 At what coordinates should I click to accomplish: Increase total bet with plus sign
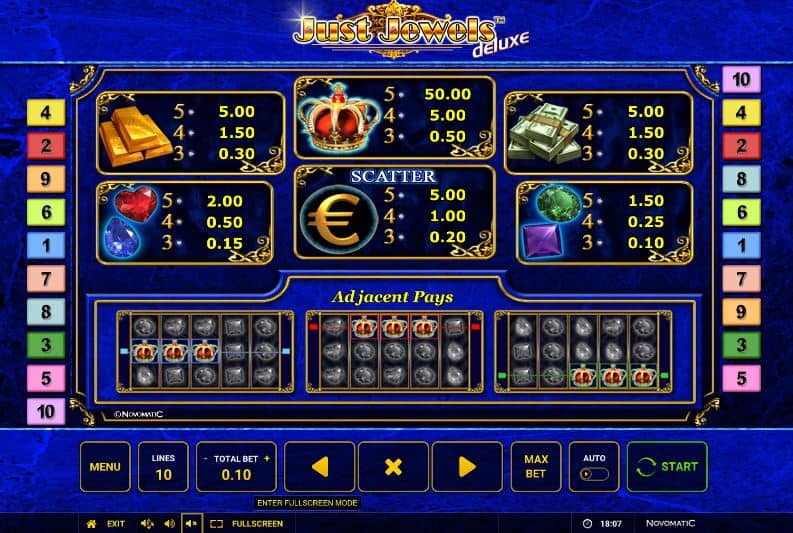click(267, 458)
